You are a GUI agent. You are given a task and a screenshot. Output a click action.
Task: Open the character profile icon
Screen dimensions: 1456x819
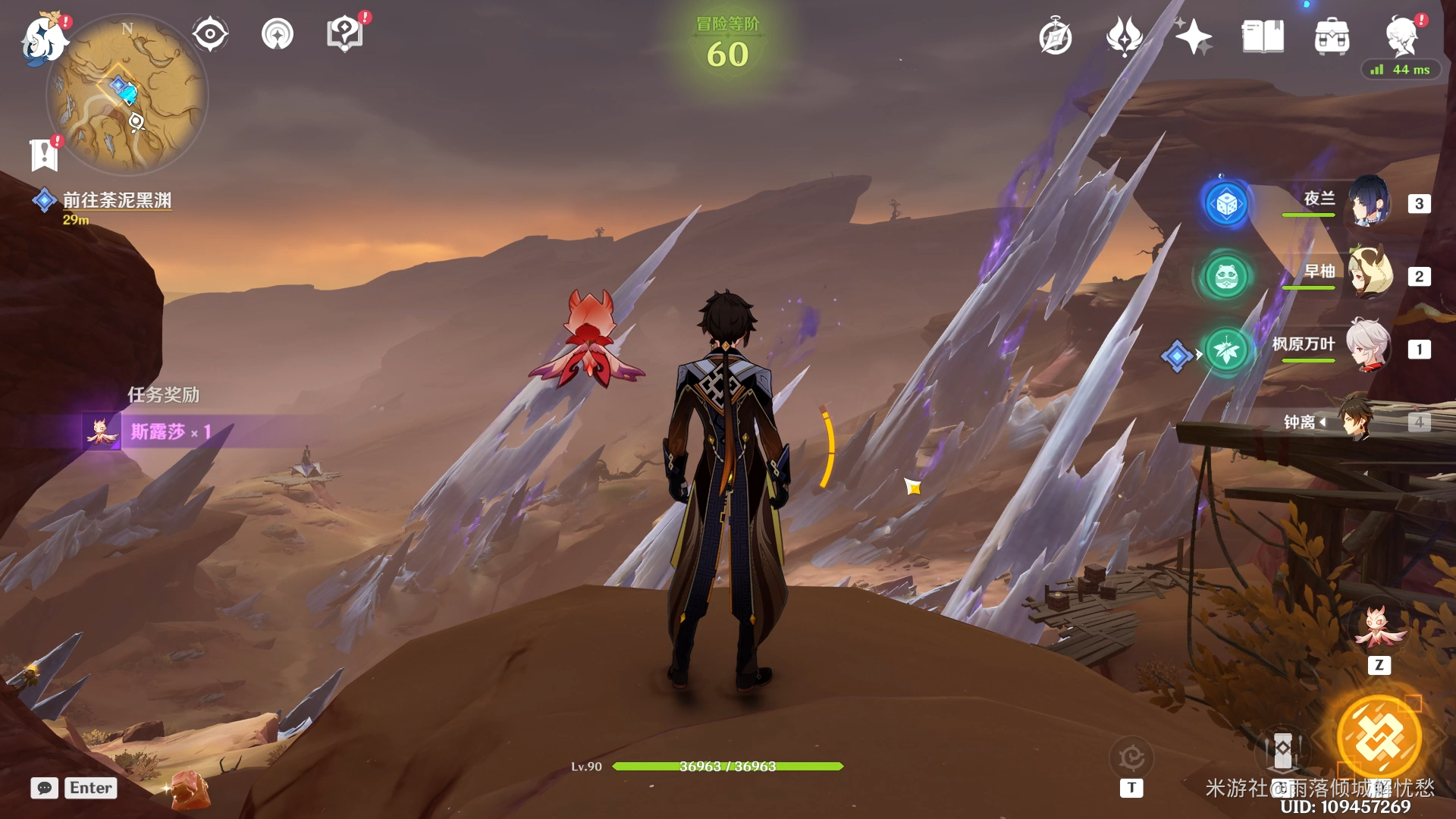coord(1401,36)
